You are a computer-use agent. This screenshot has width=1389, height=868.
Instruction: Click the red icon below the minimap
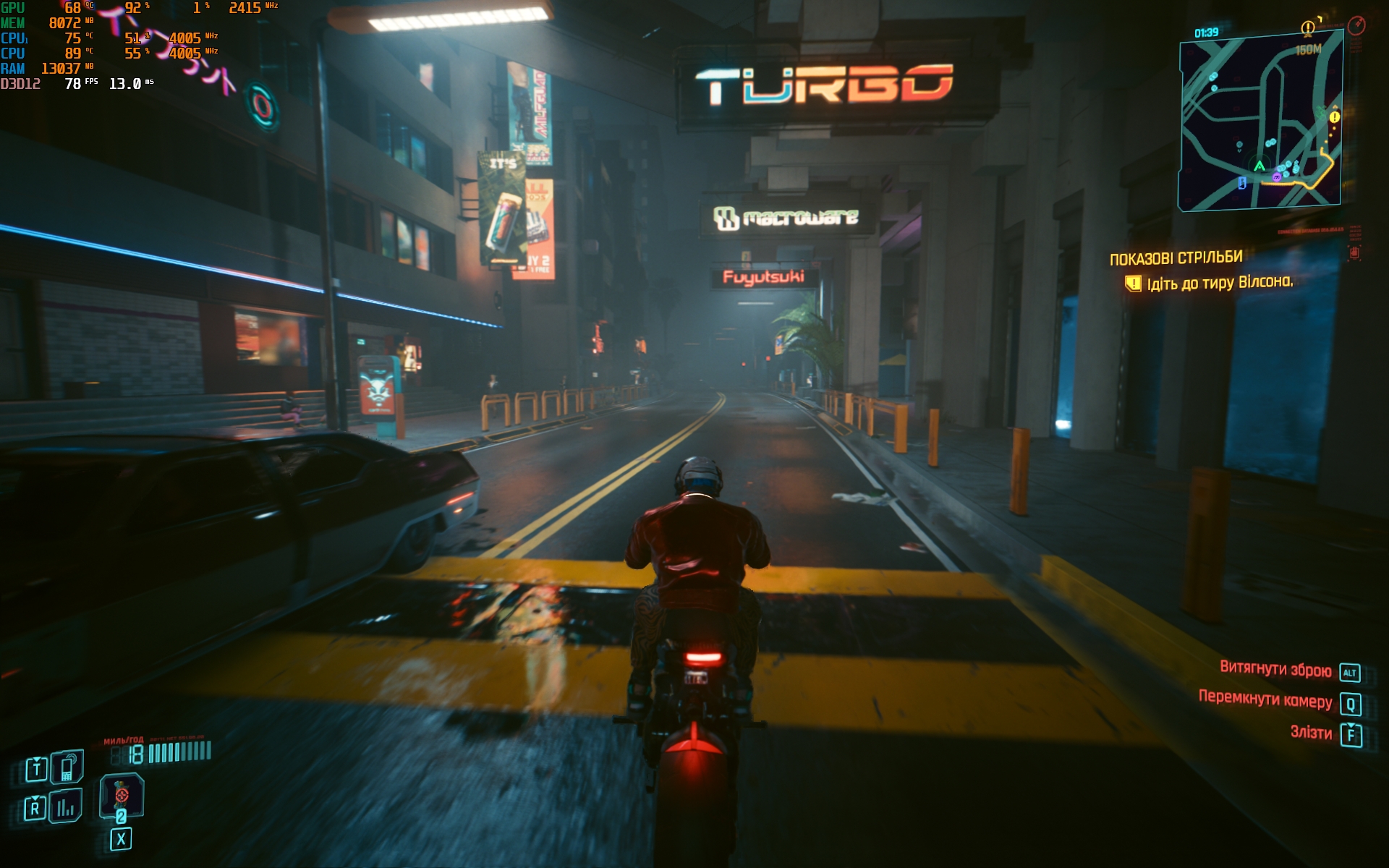coord(1354,252)
